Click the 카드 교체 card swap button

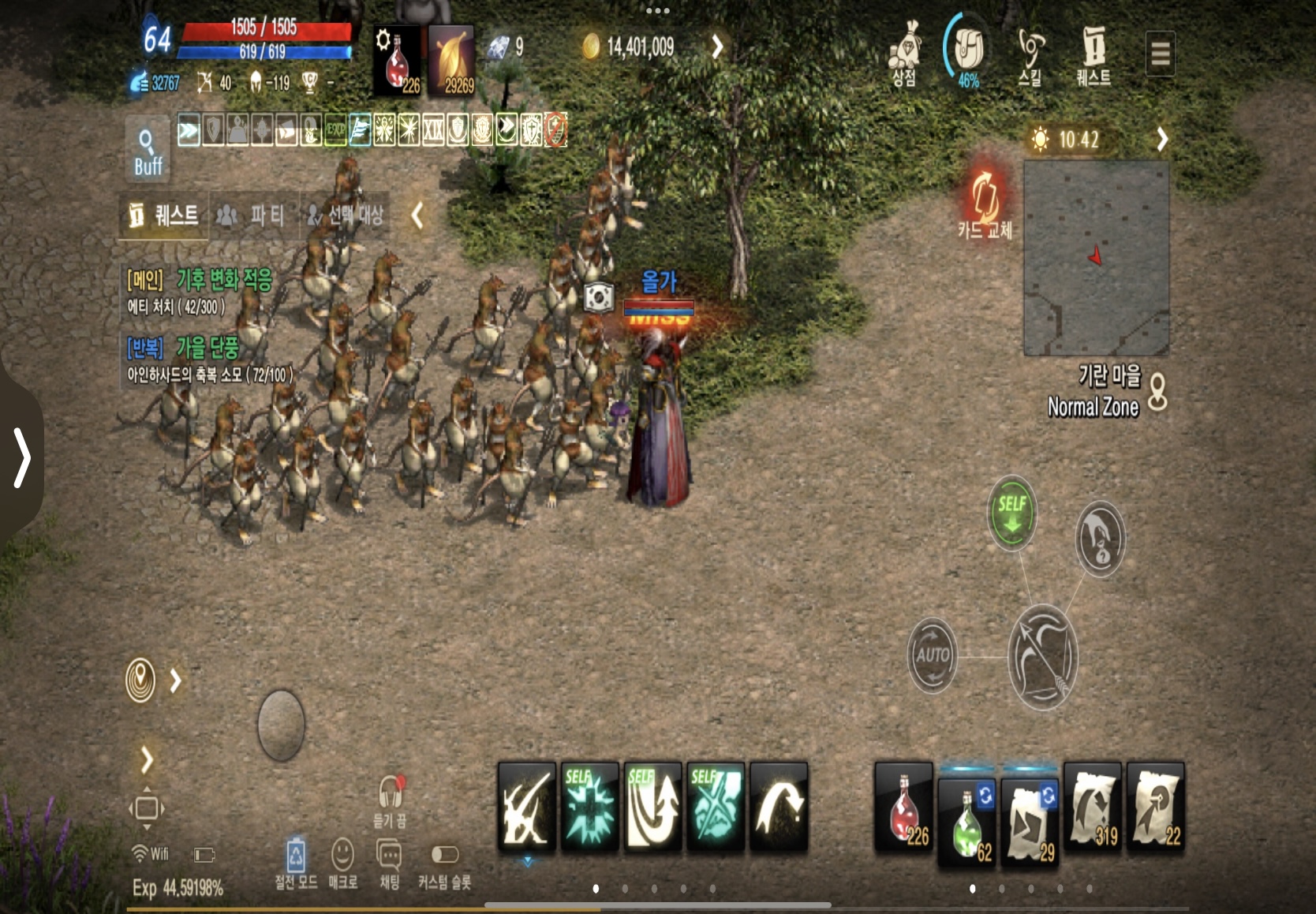(x=985, y=201)
